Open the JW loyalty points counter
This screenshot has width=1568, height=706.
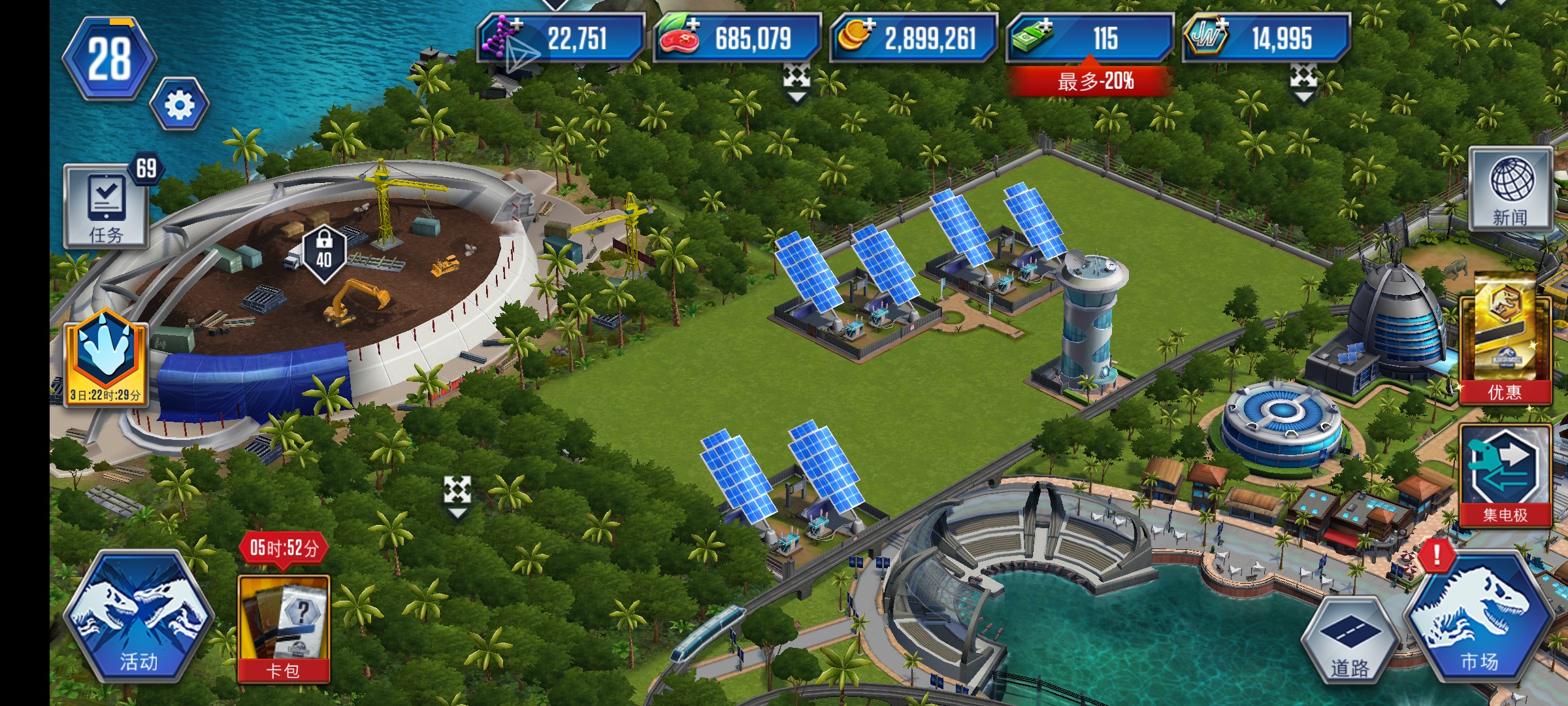pyautogui.click(x=1266, y=38)
